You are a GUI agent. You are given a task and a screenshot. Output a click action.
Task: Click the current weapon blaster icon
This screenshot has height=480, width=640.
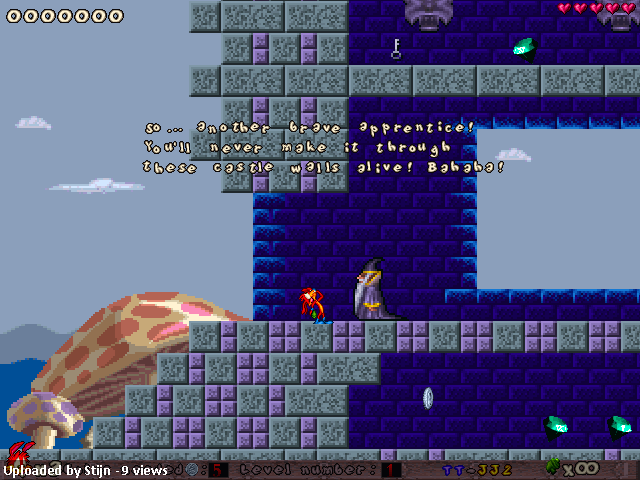(x=553, y=466)
